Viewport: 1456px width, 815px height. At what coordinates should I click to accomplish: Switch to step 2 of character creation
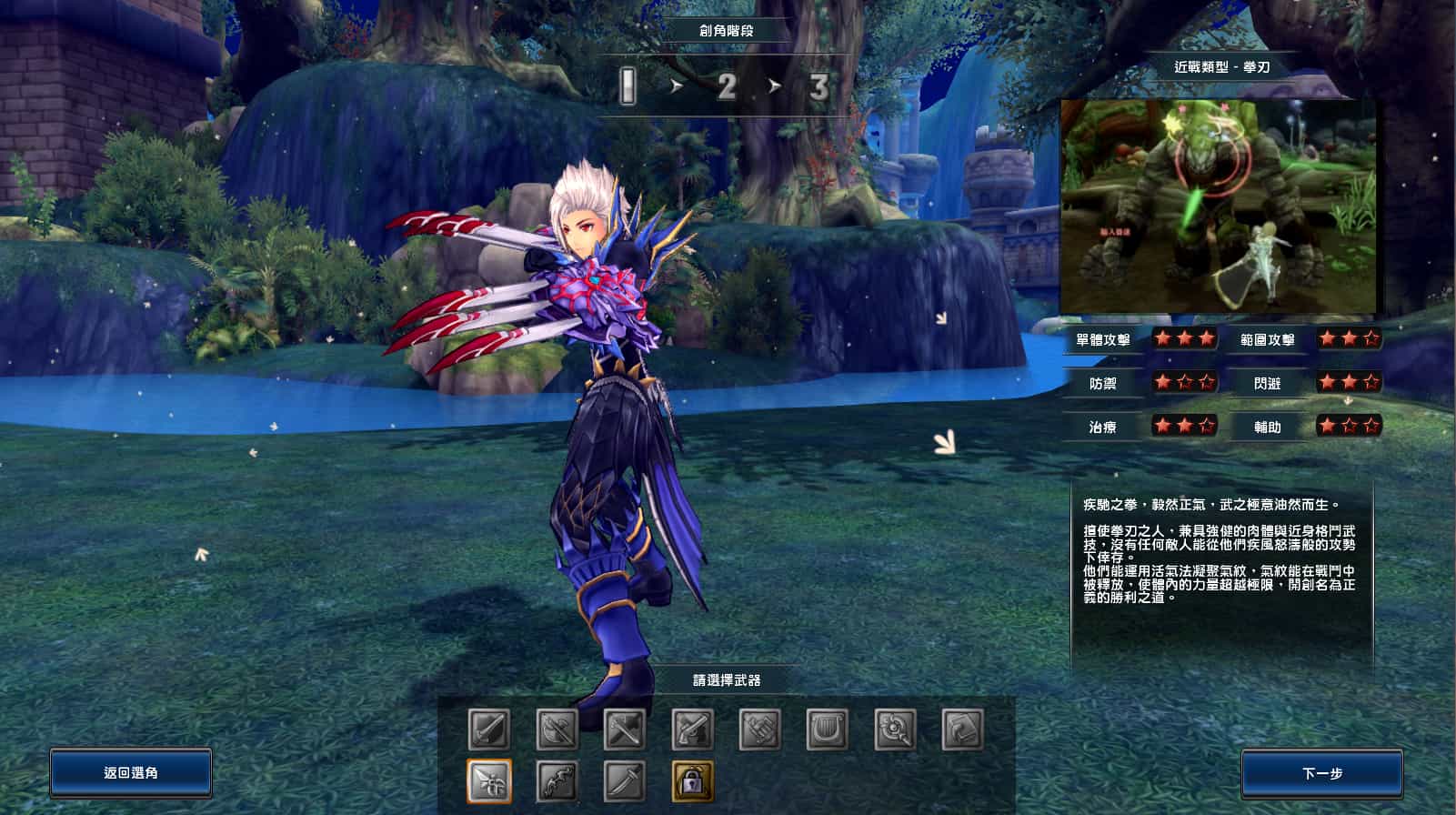click(727, 87)
